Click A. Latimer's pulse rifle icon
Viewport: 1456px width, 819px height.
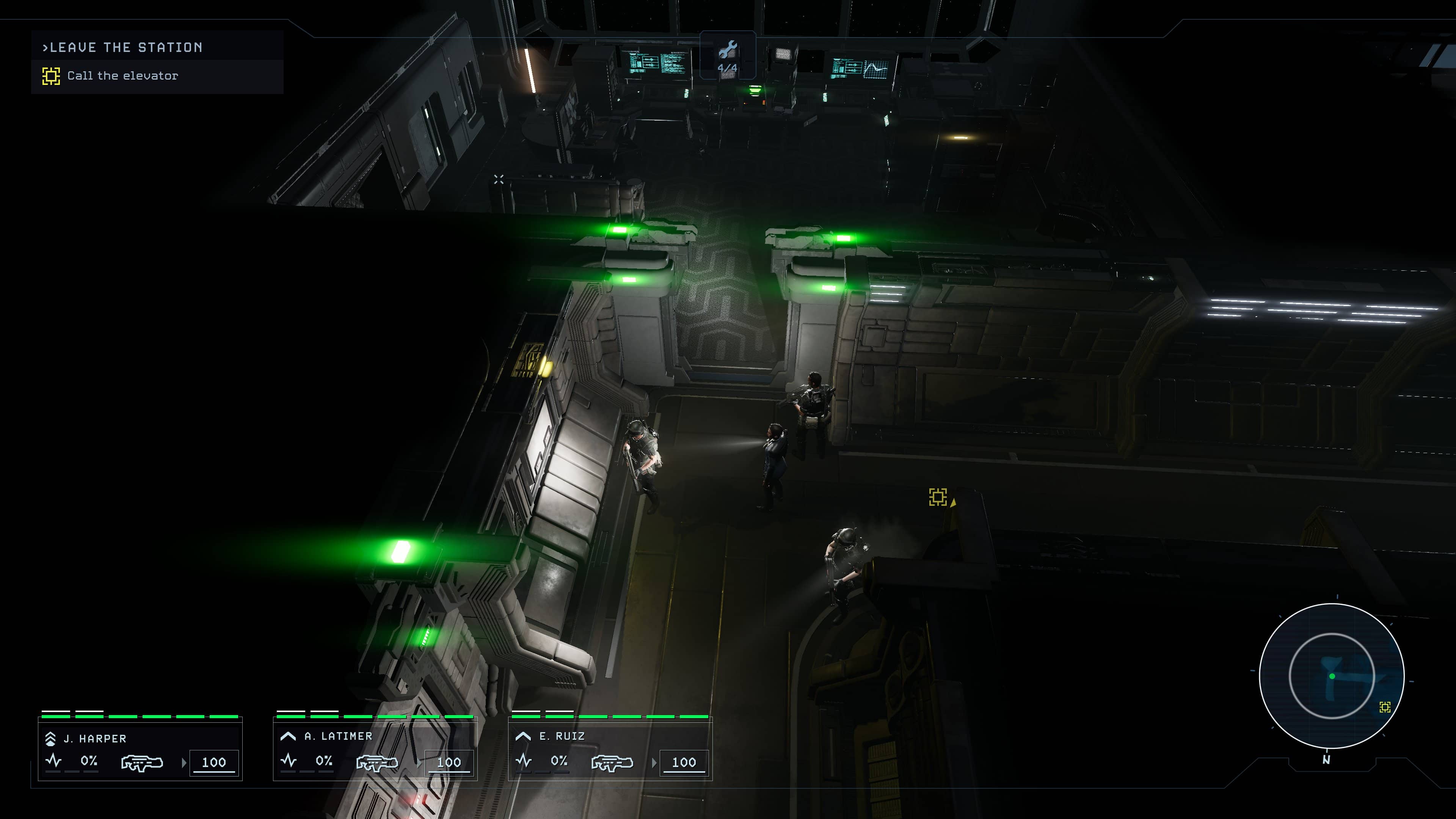[377, 763]
